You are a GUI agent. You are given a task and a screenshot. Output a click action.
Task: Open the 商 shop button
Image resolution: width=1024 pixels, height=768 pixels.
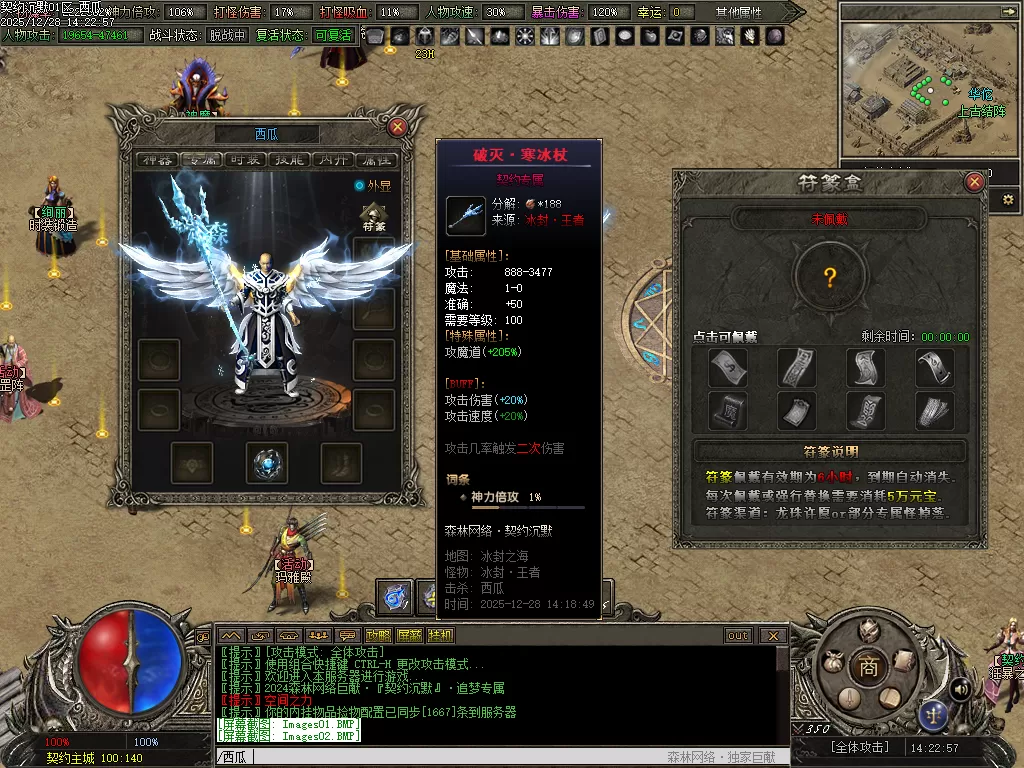868,667
